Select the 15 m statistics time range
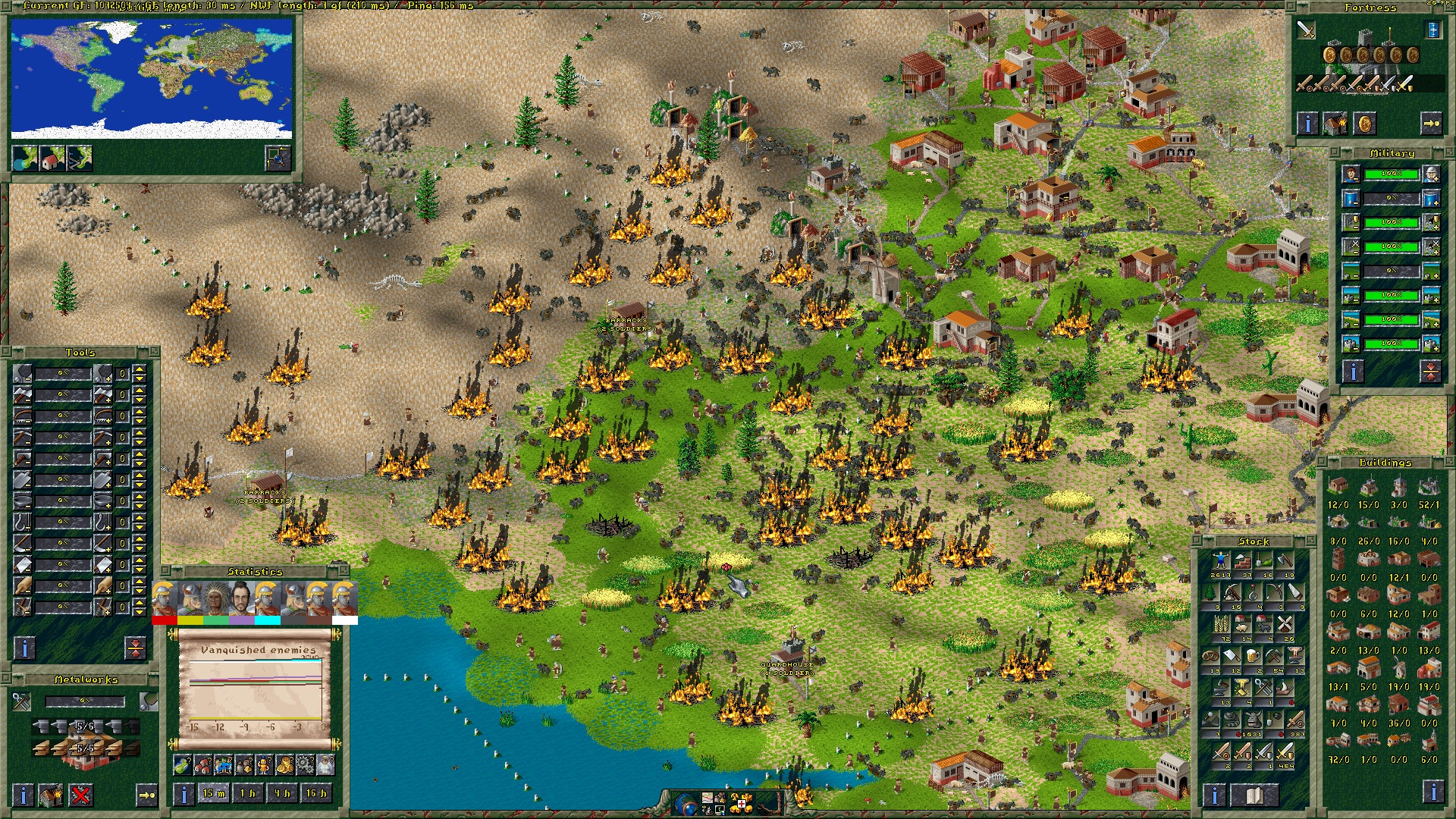The width and height of the screenshot is (1456, 819). [214, 794]
